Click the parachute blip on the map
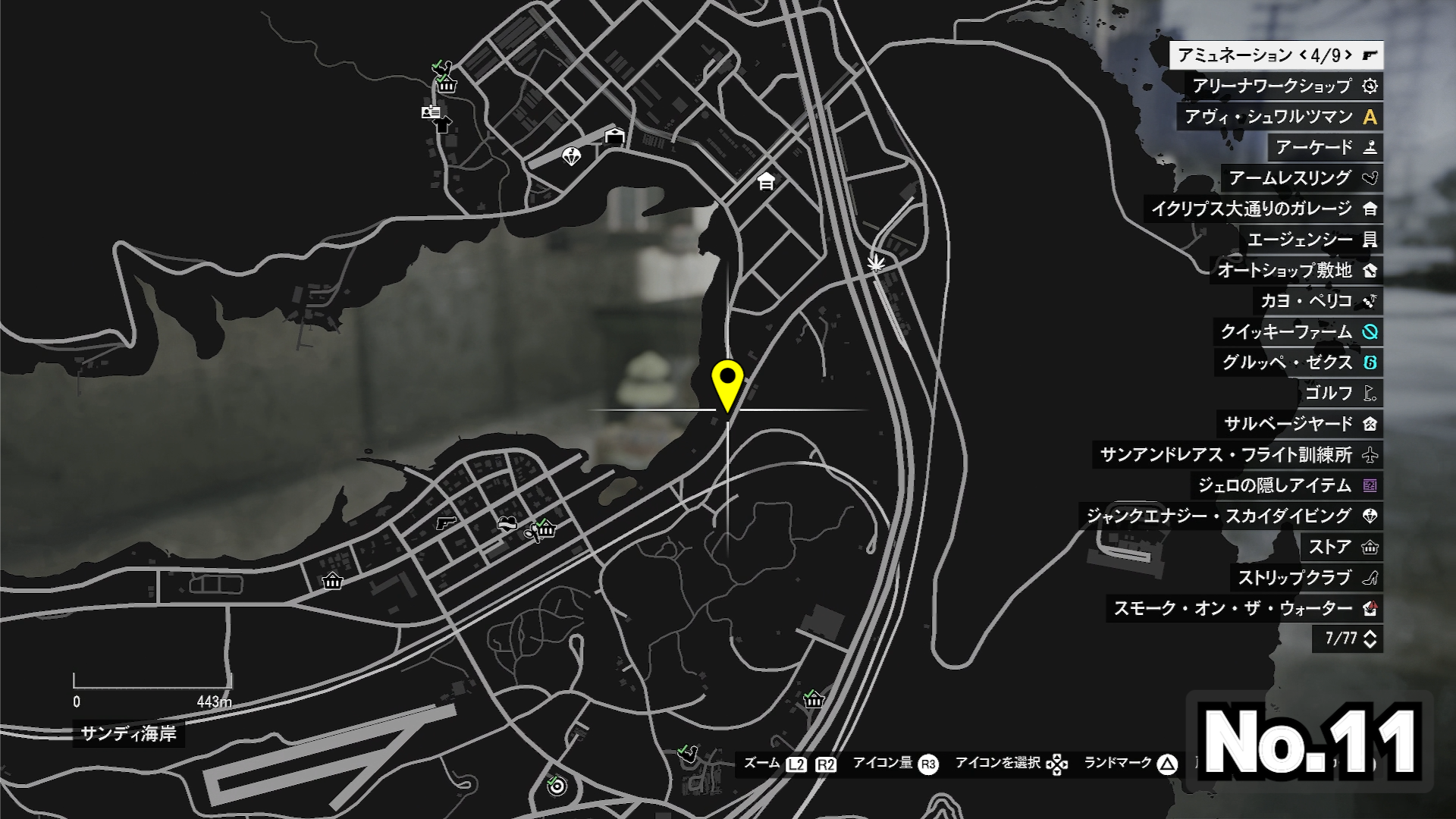The image size is (1456, 819). tap(571, 156)
